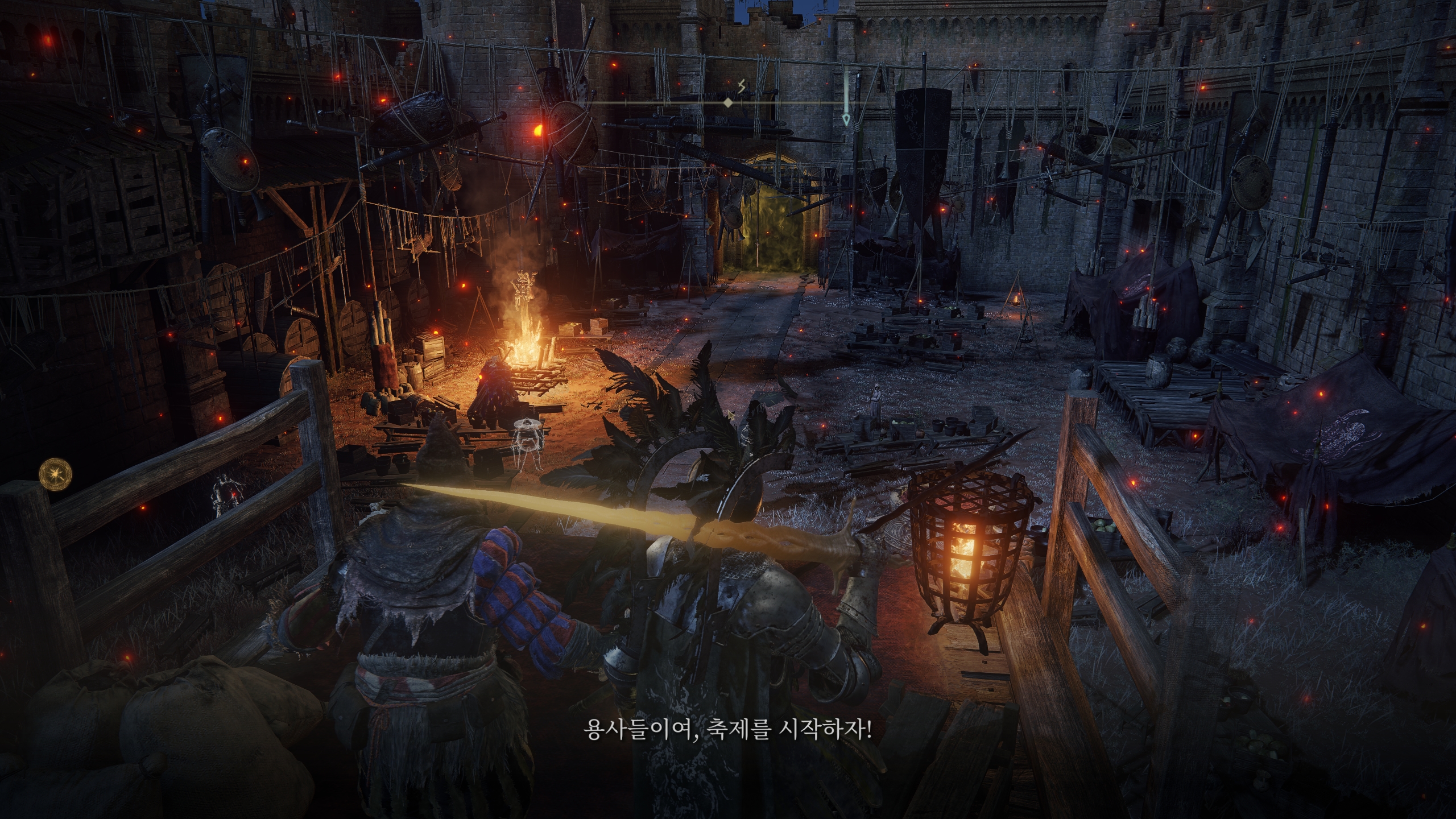This screenshot has width=1456, height=819.
Task: Click the grace site rune symbol above compass
Action: [x=741, y=85]
